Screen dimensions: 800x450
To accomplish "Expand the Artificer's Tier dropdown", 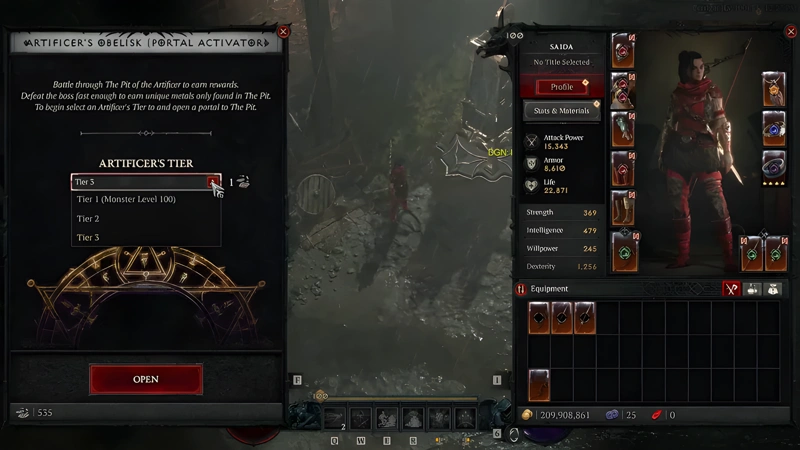I will coord(212,182).
